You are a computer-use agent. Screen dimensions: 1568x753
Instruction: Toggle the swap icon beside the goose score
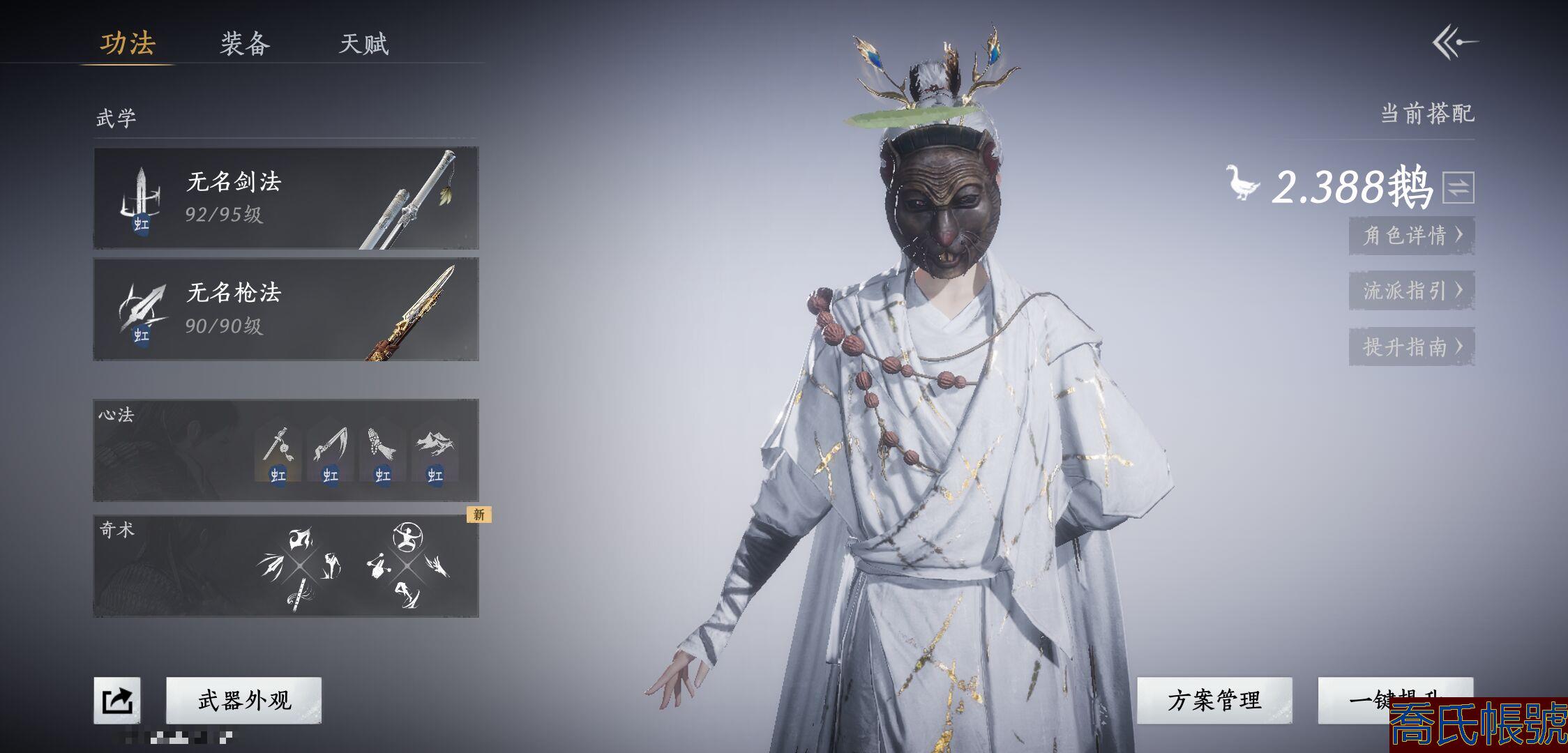[x=1458, y=187]
